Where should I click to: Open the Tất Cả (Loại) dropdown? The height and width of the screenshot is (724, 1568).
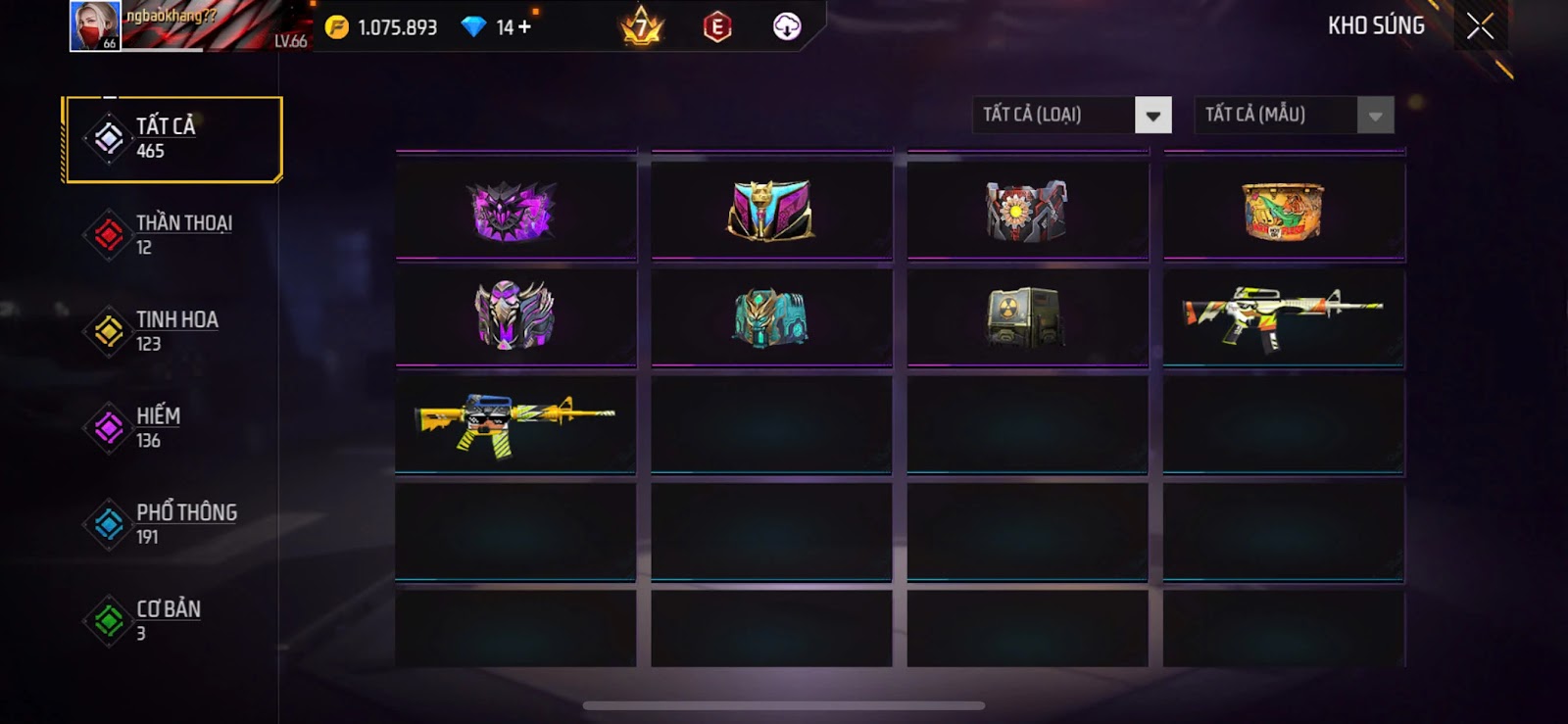(x=1072, y=116)
